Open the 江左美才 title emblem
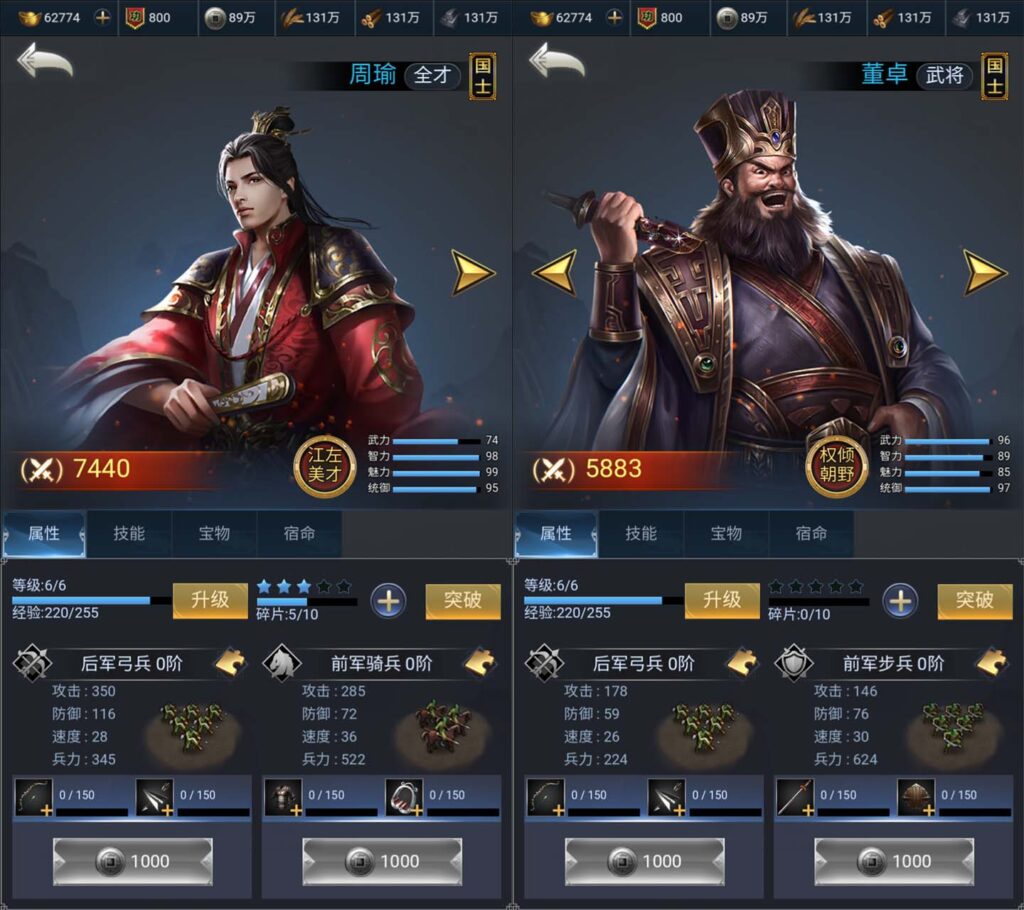This screenshot has height=910, width=1024. [x=325, y=467]
